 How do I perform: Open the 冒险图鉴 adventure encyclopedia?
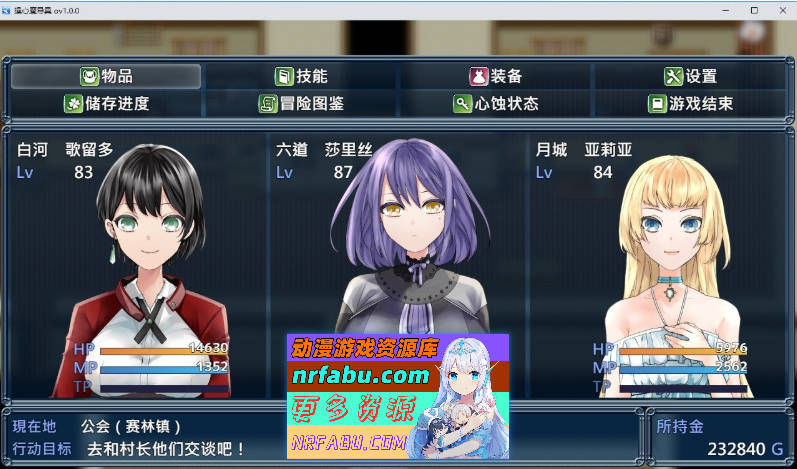301,103
